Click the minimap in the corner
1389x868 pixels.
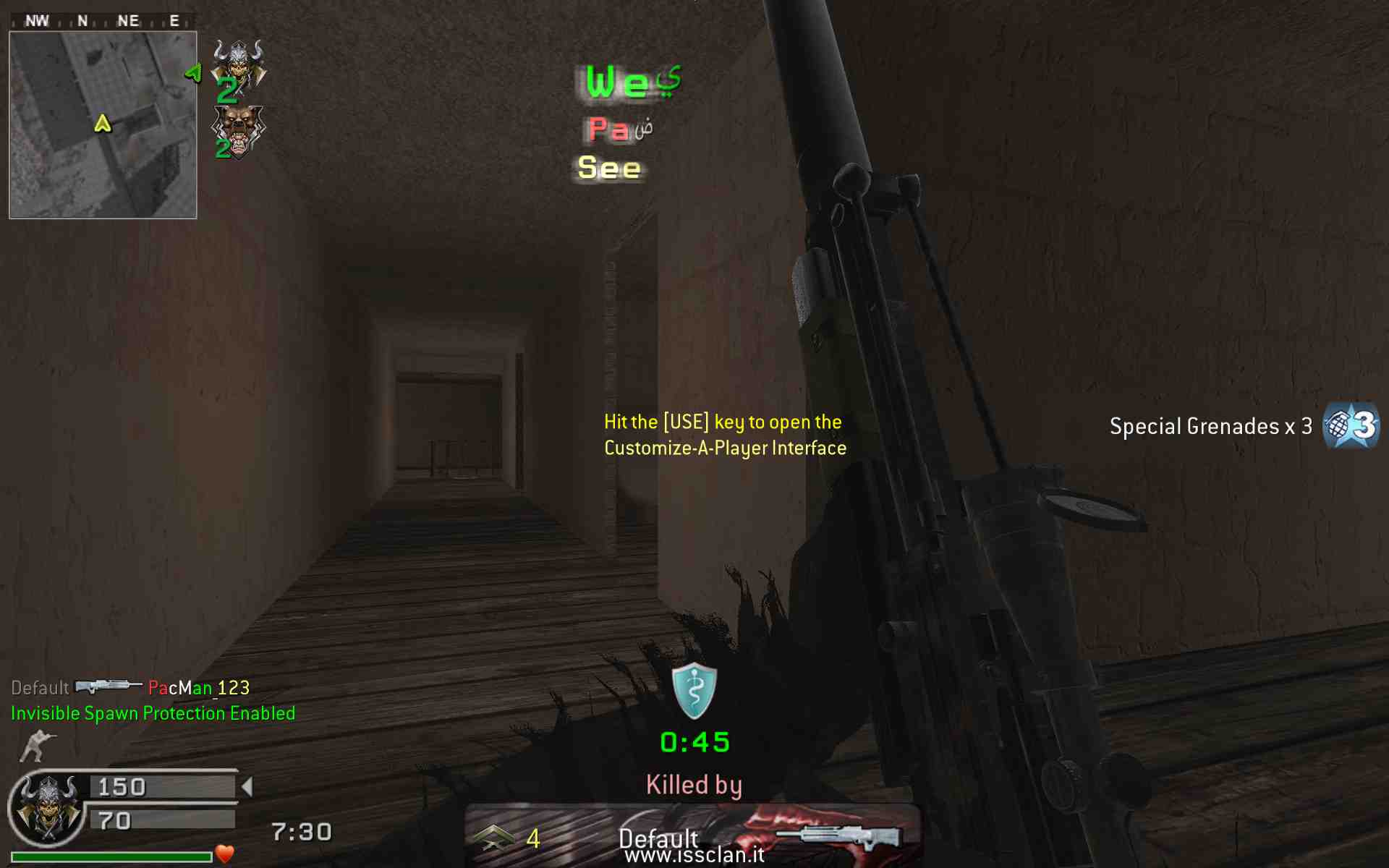pos(103,124)
